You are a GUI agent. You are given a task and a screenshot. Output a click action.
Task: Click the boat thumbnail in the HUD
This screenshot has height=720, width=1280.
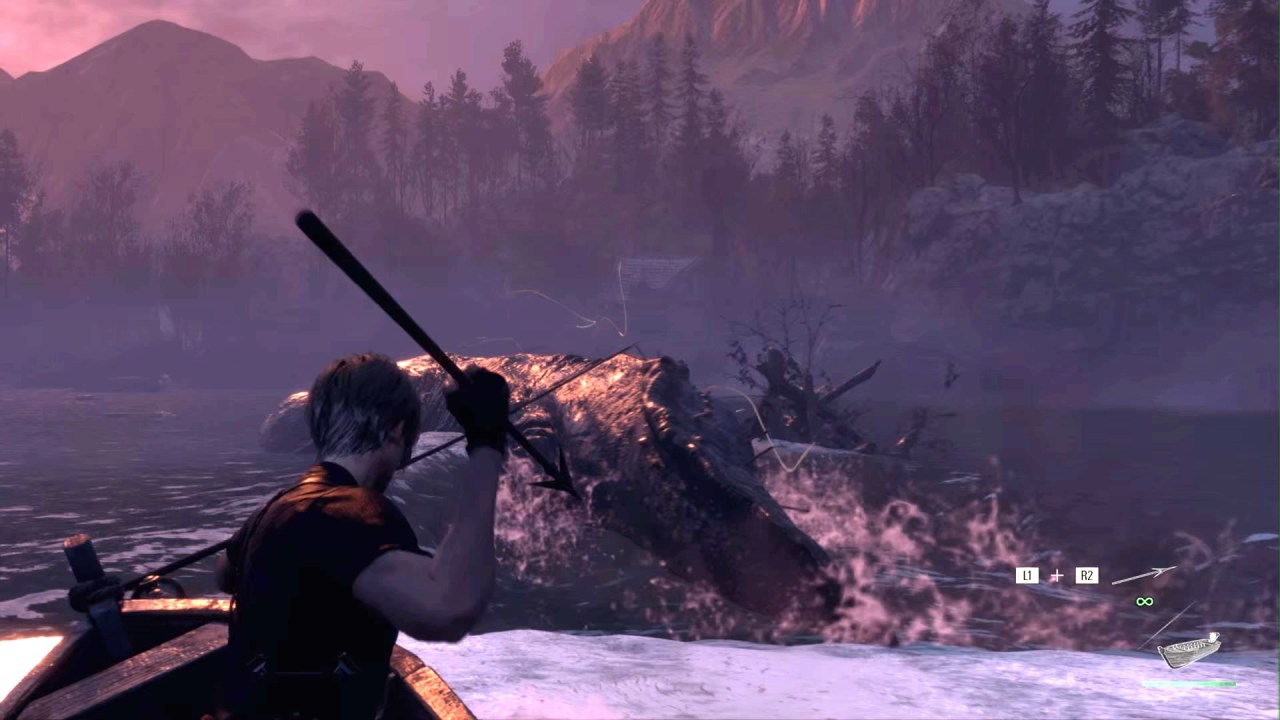(x=1189, y=650)
